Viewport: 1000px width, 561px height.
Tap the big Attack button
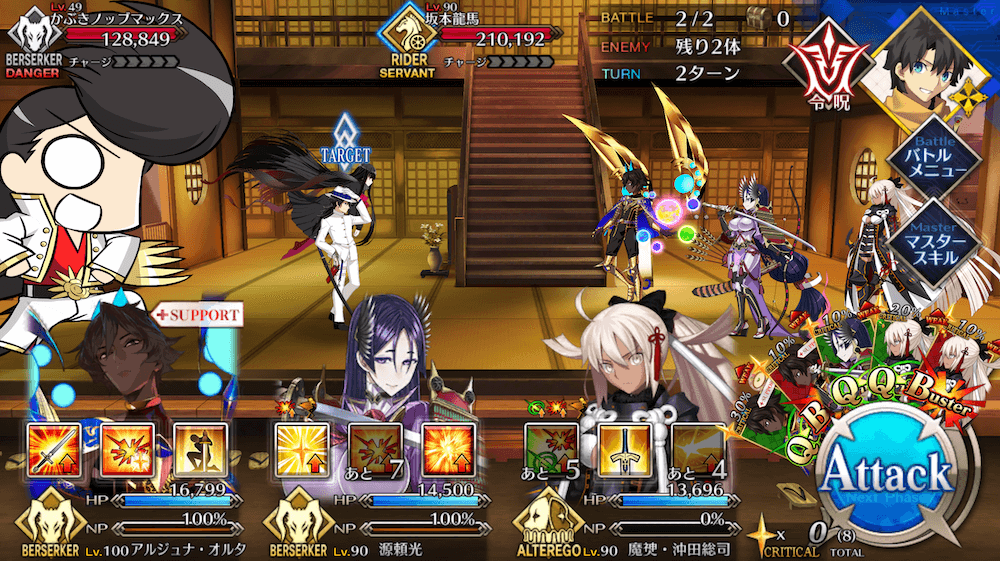tap(885, 477)
